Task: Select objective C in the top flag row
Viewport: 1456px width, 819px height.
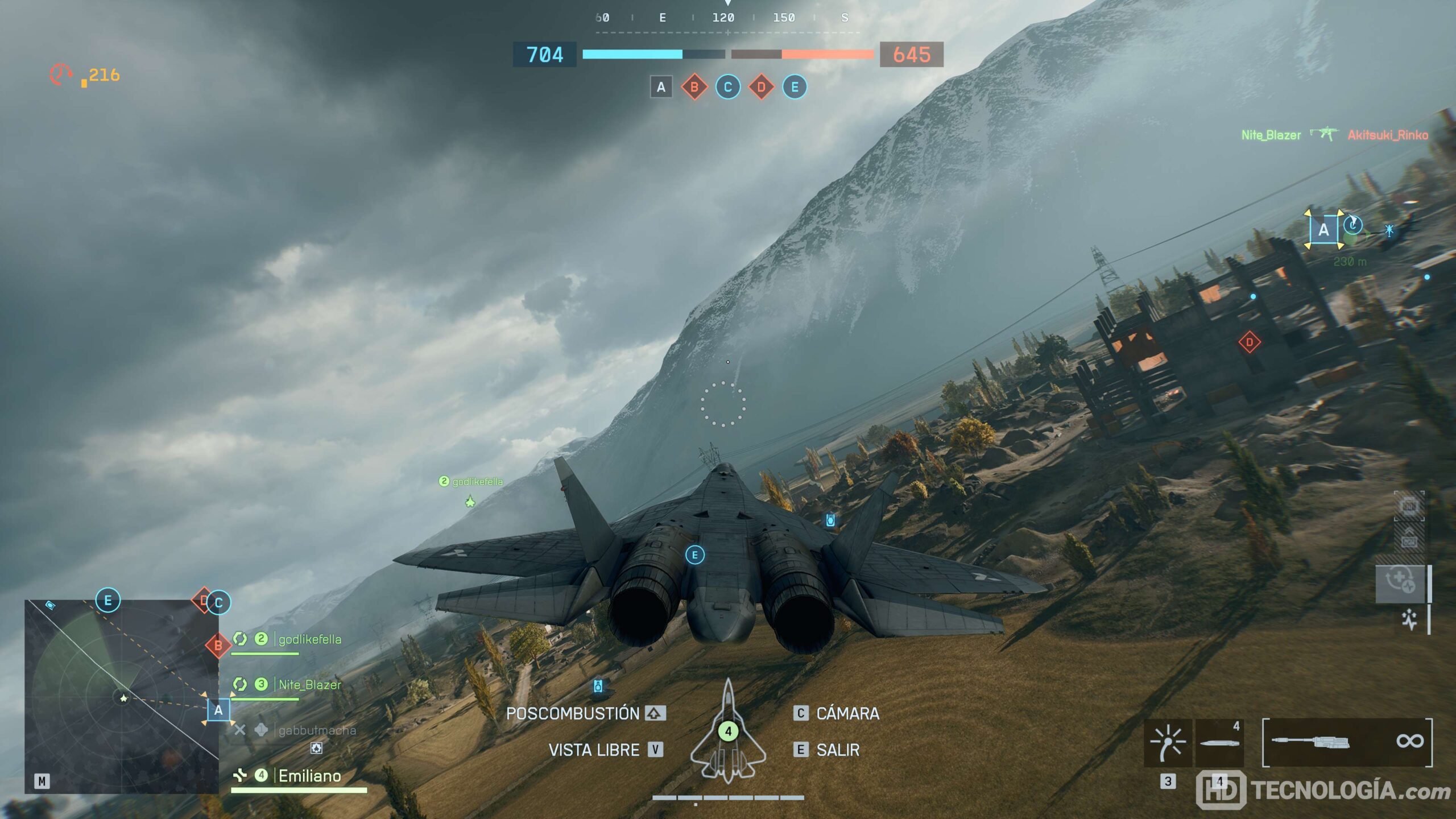Action: [727, 87]
